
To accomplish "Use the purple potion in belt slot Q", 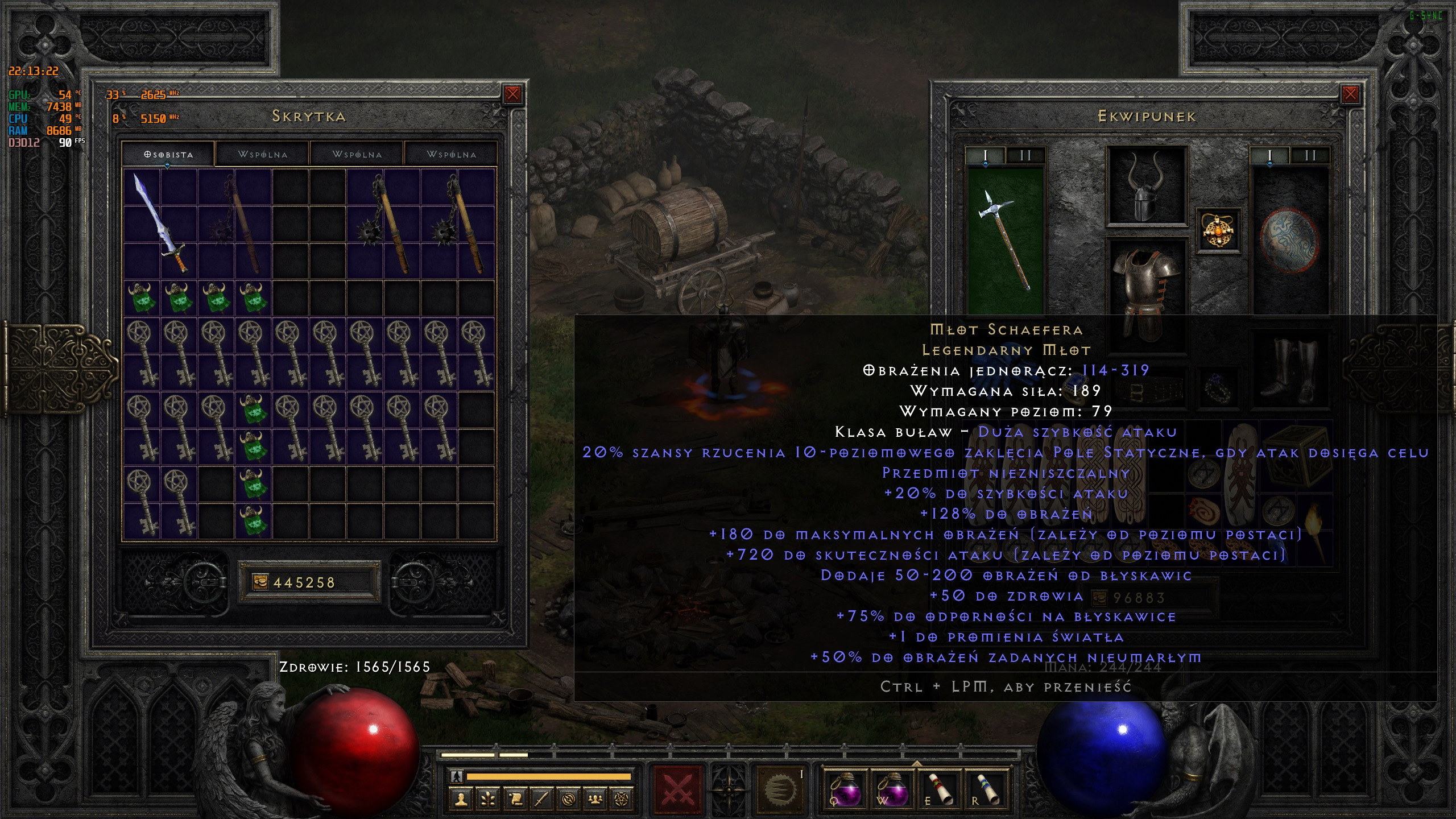I will click(845, 789).
